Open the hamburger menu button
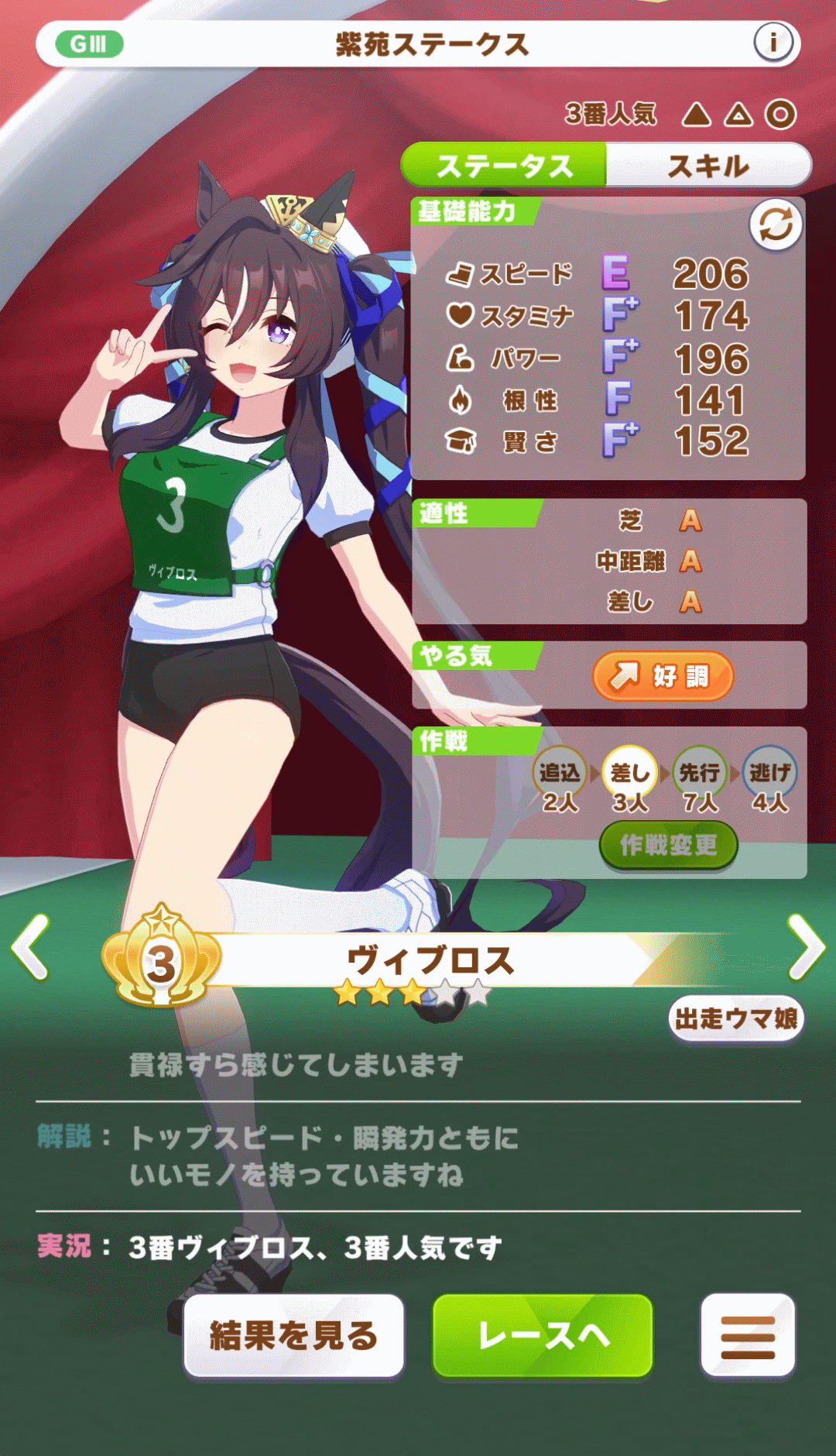The image size is (836, 1456). (x=748, y=1336)
